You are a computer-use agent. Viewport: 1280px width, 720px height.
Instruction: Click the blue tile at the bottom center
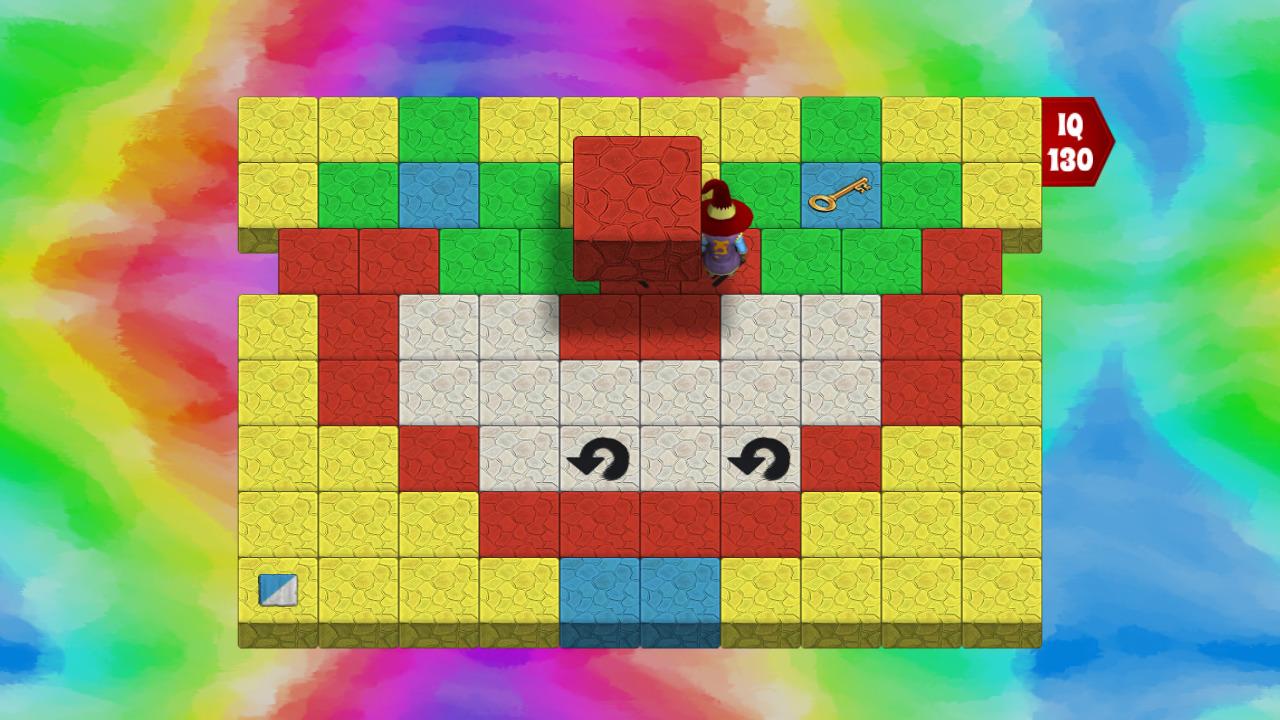640,590
